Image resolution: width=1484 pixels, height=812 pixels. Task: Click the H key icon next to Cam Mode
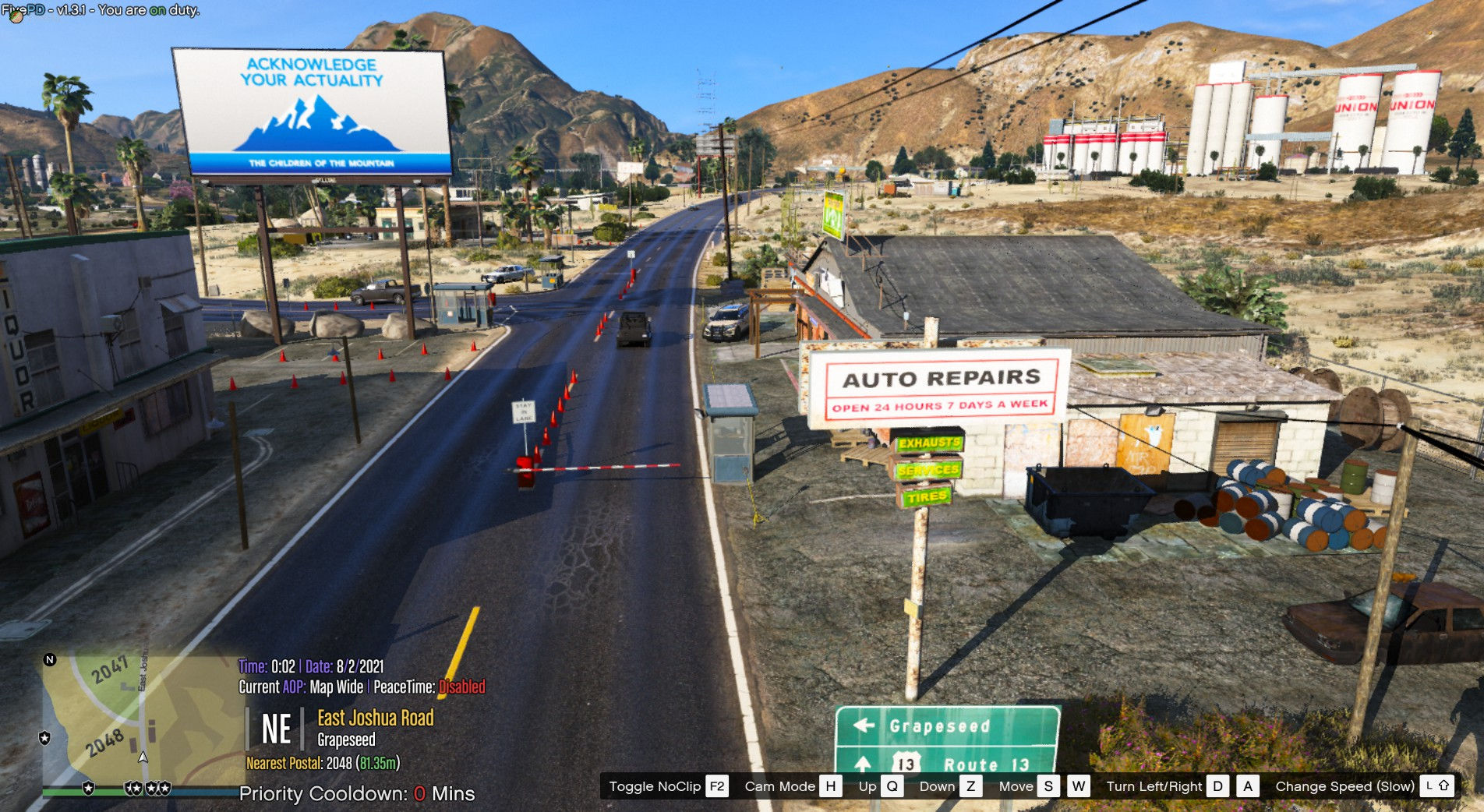[x=831, y=786]
